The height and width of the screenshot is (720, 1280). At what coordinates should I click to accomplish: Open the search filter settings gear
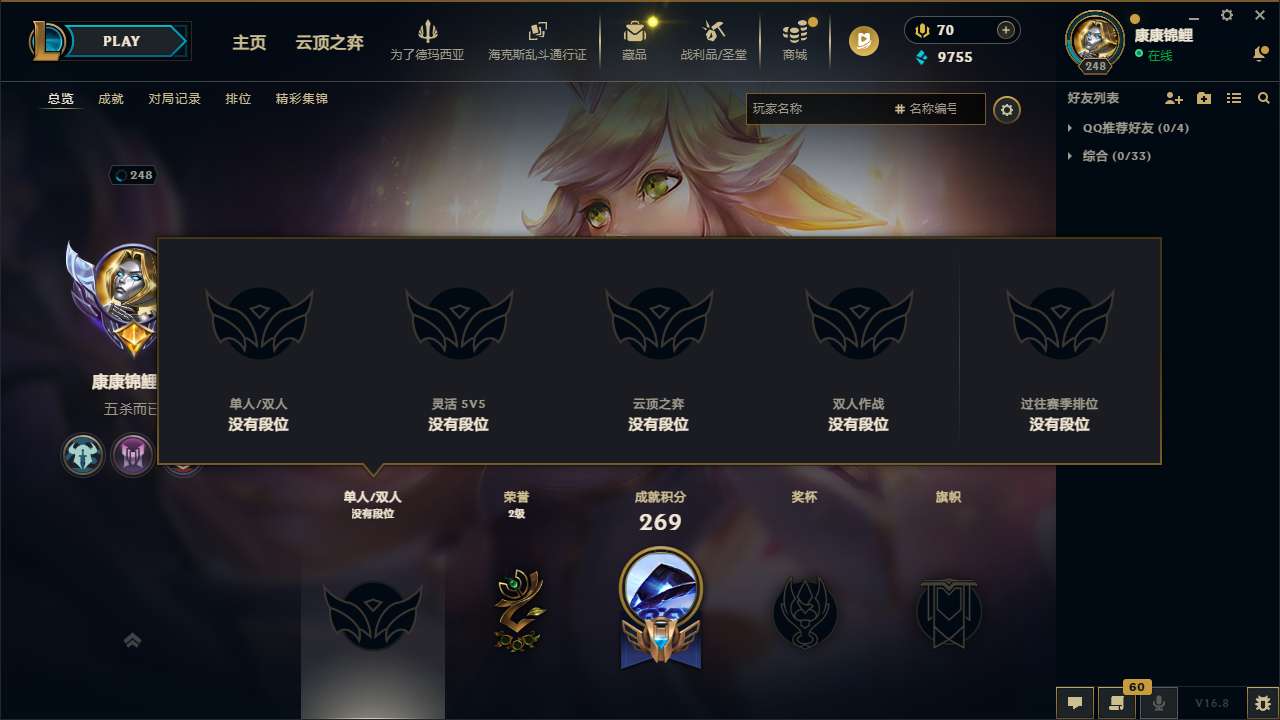[x=1007, y=110]
